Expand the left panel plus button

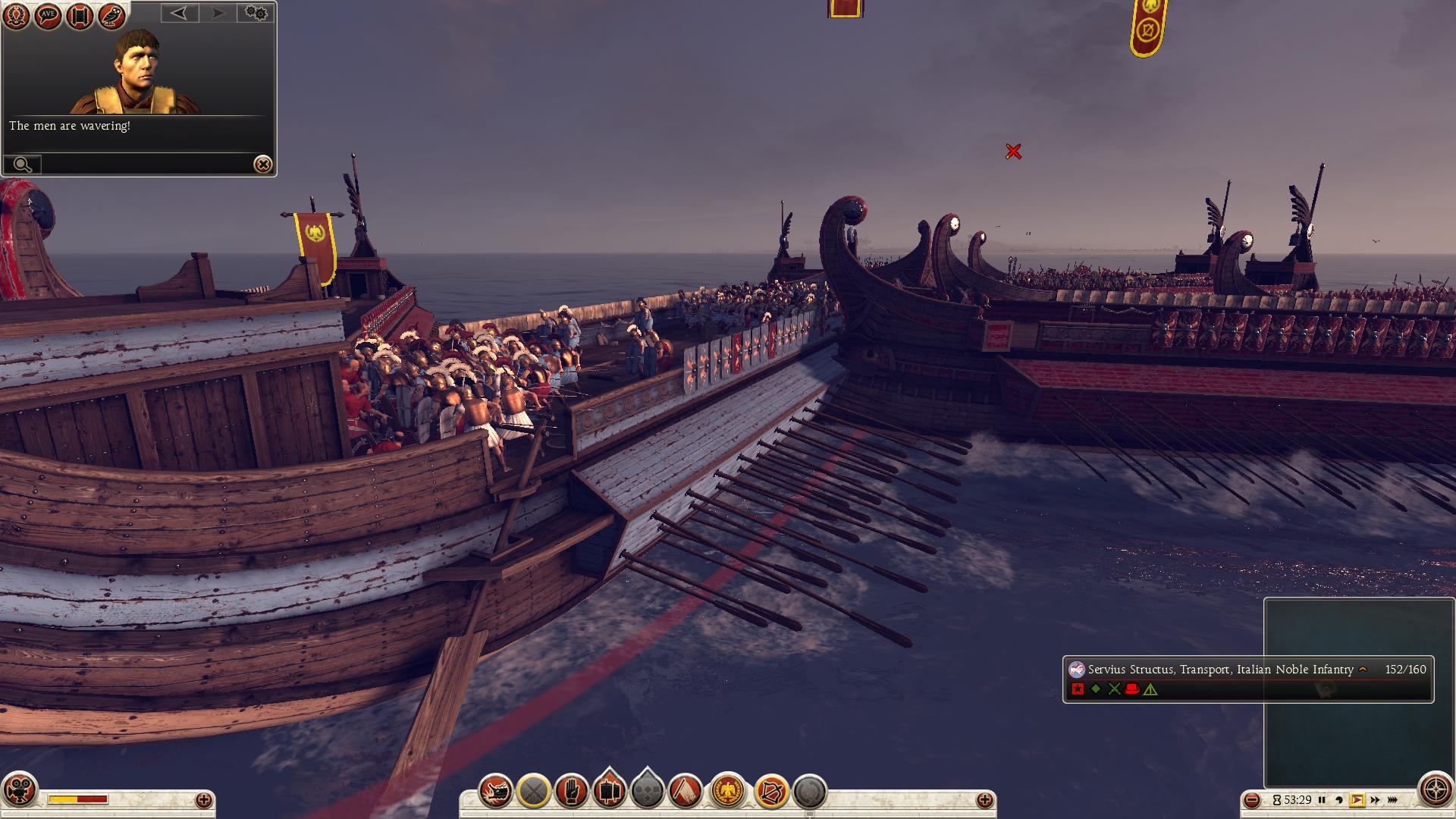[x=203, y=800]
